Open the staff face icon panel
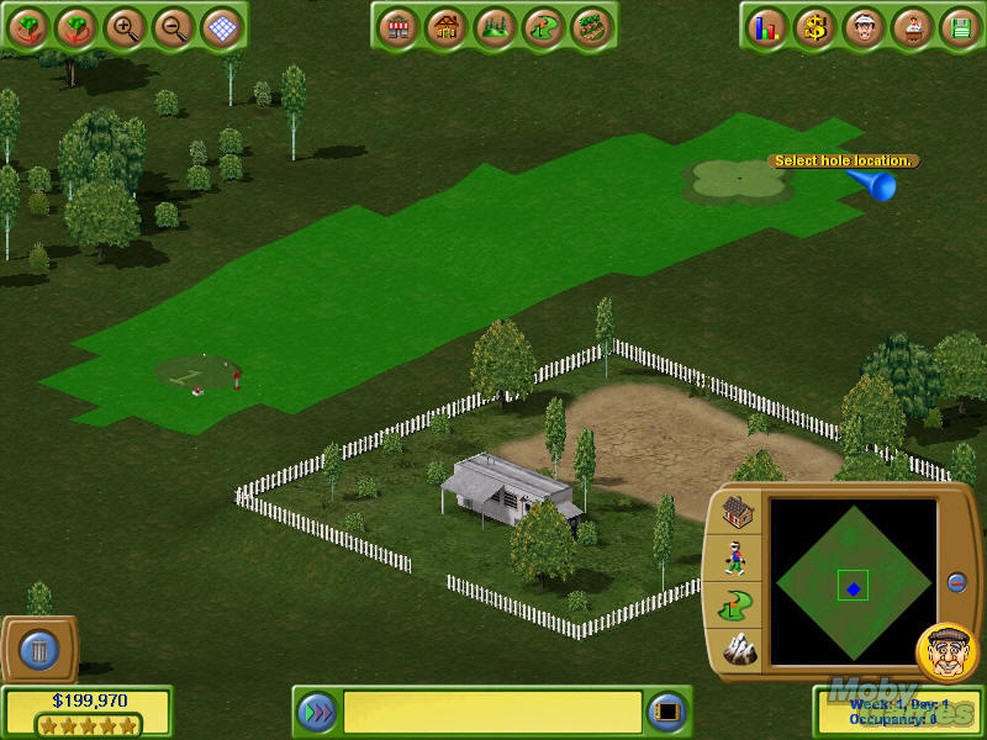Screen dimensions: 987x740 pyautogui.click(x=863, y=28)
